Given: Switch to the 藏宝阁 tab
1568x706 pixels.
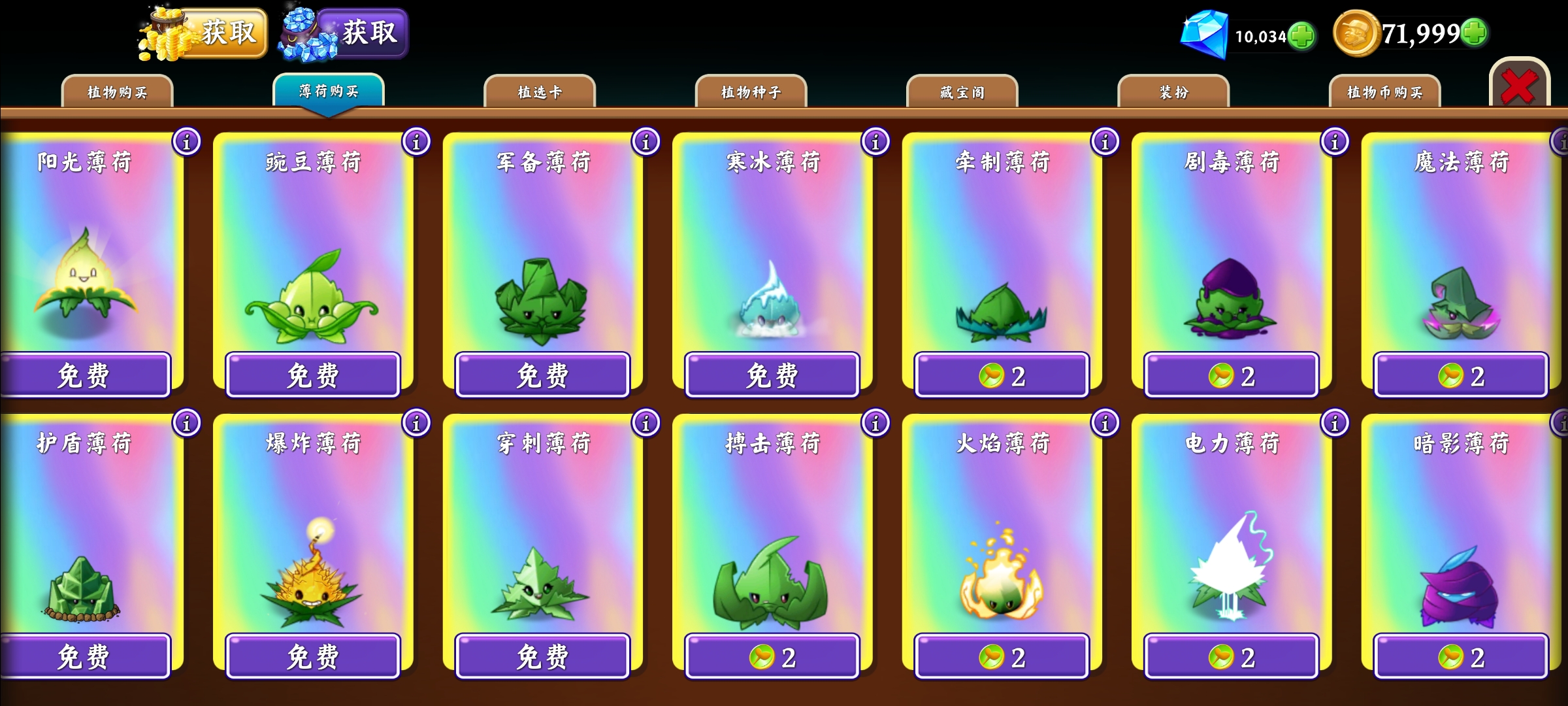Looking at the screenshot, I should click(x=962, y=92).
